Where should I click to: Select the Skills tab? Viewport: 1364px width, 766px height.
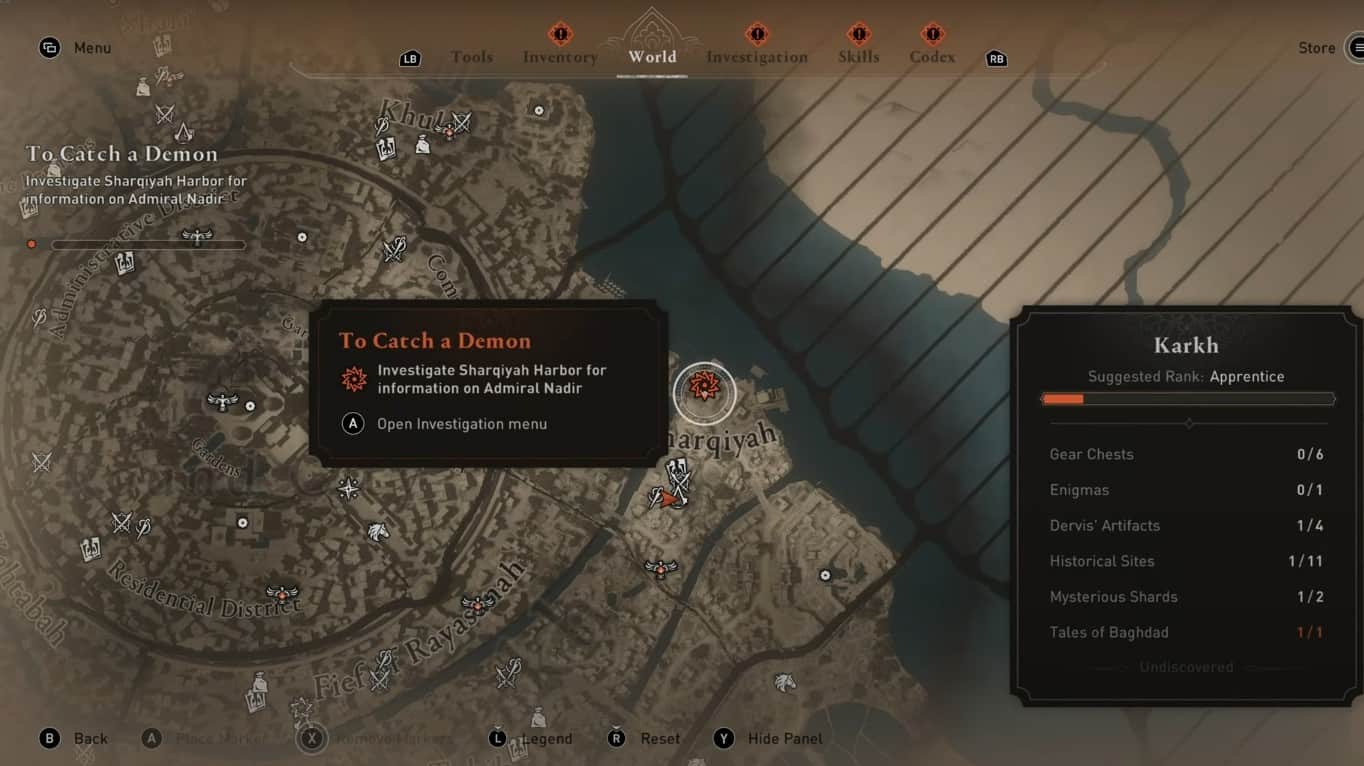tap(858, 57)
